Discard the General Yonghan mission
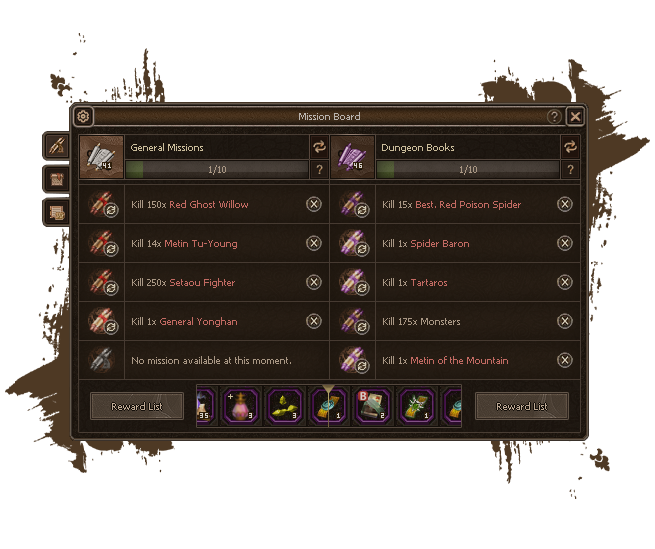The image size is (655, 549). pyautogui.click(x=314, y=321)
